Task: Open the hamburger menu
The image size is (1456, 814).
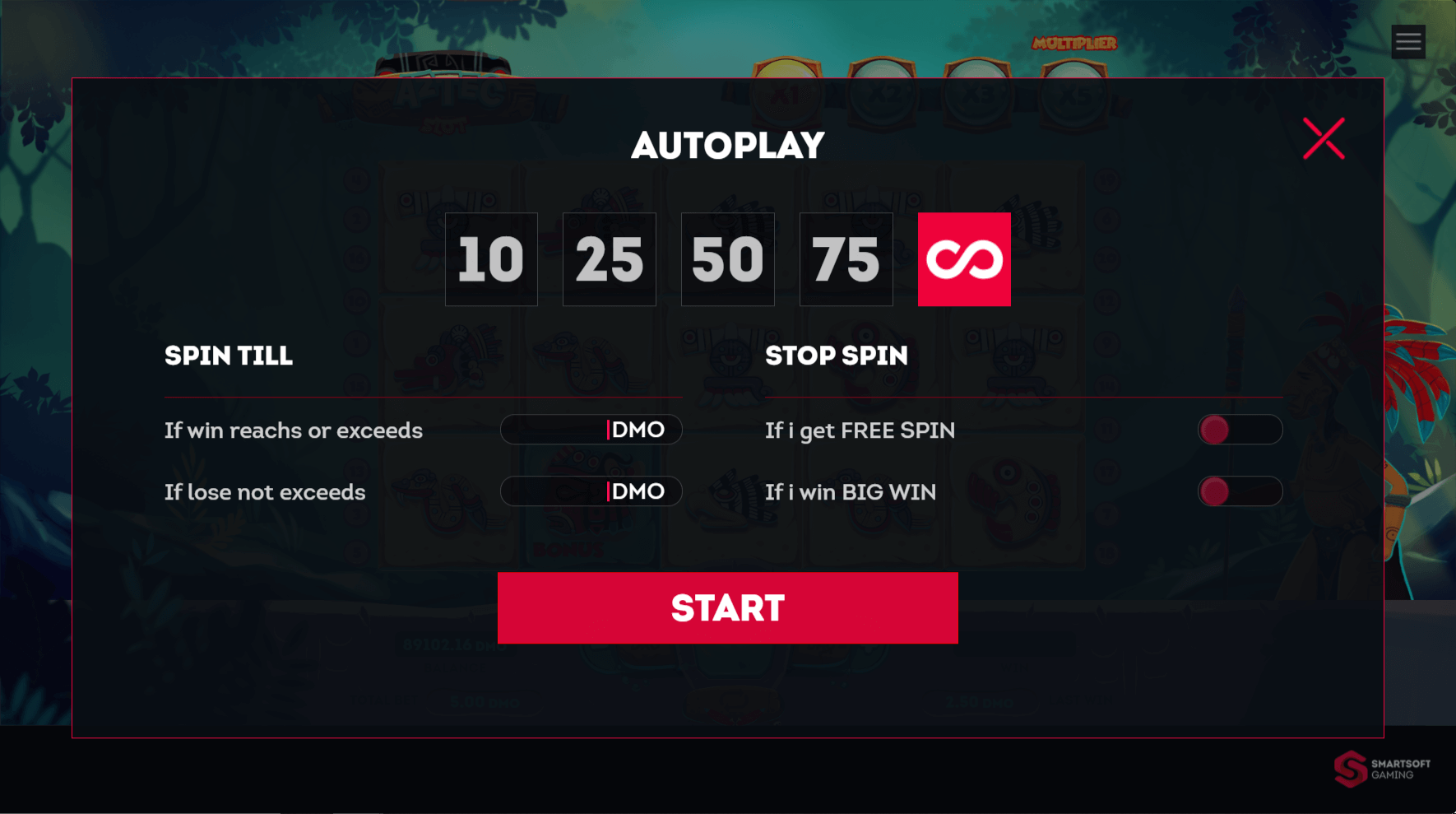Action: point(1408,41)
